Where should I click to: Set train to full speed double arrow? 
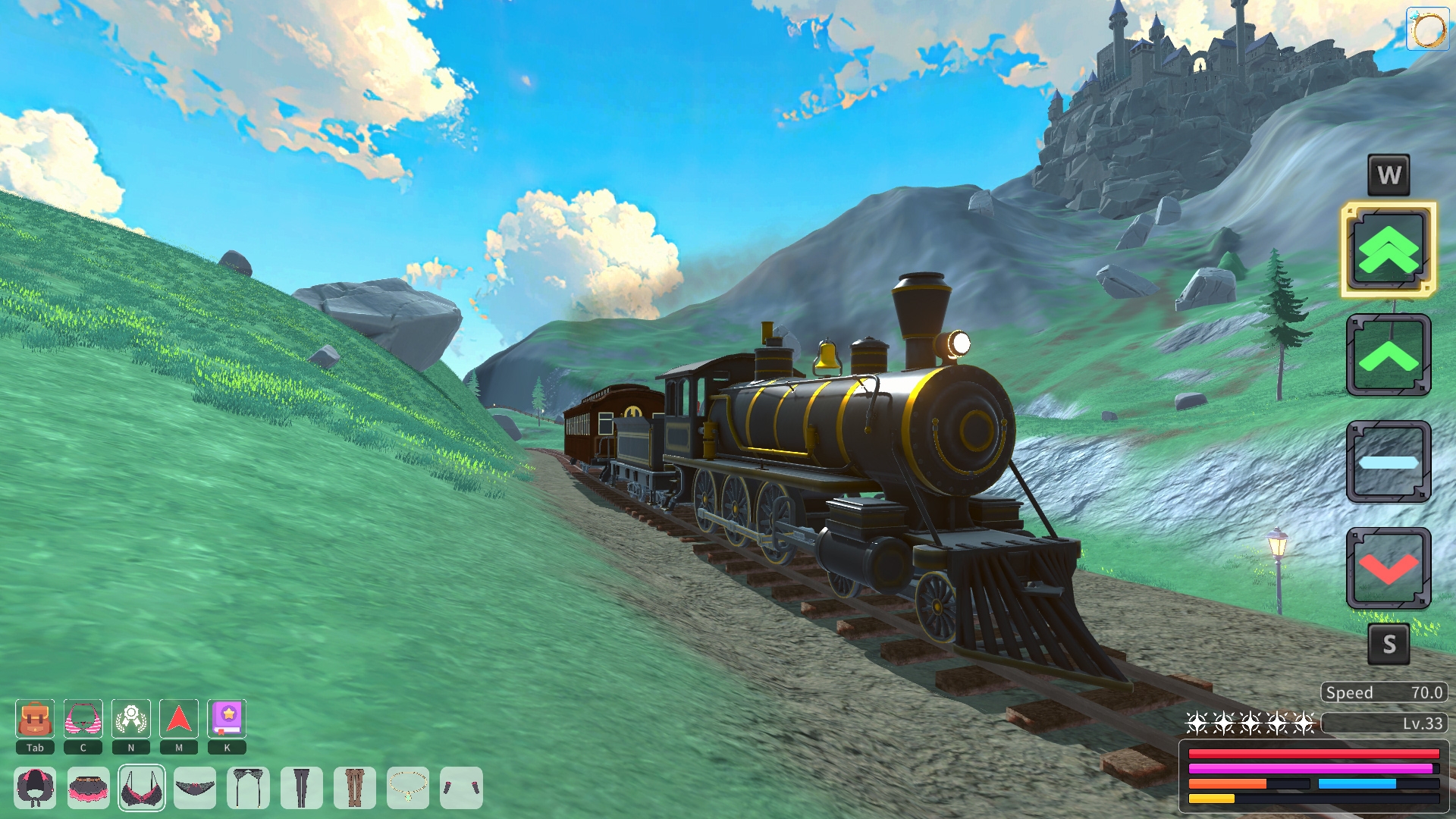(x=1388, y=249)
